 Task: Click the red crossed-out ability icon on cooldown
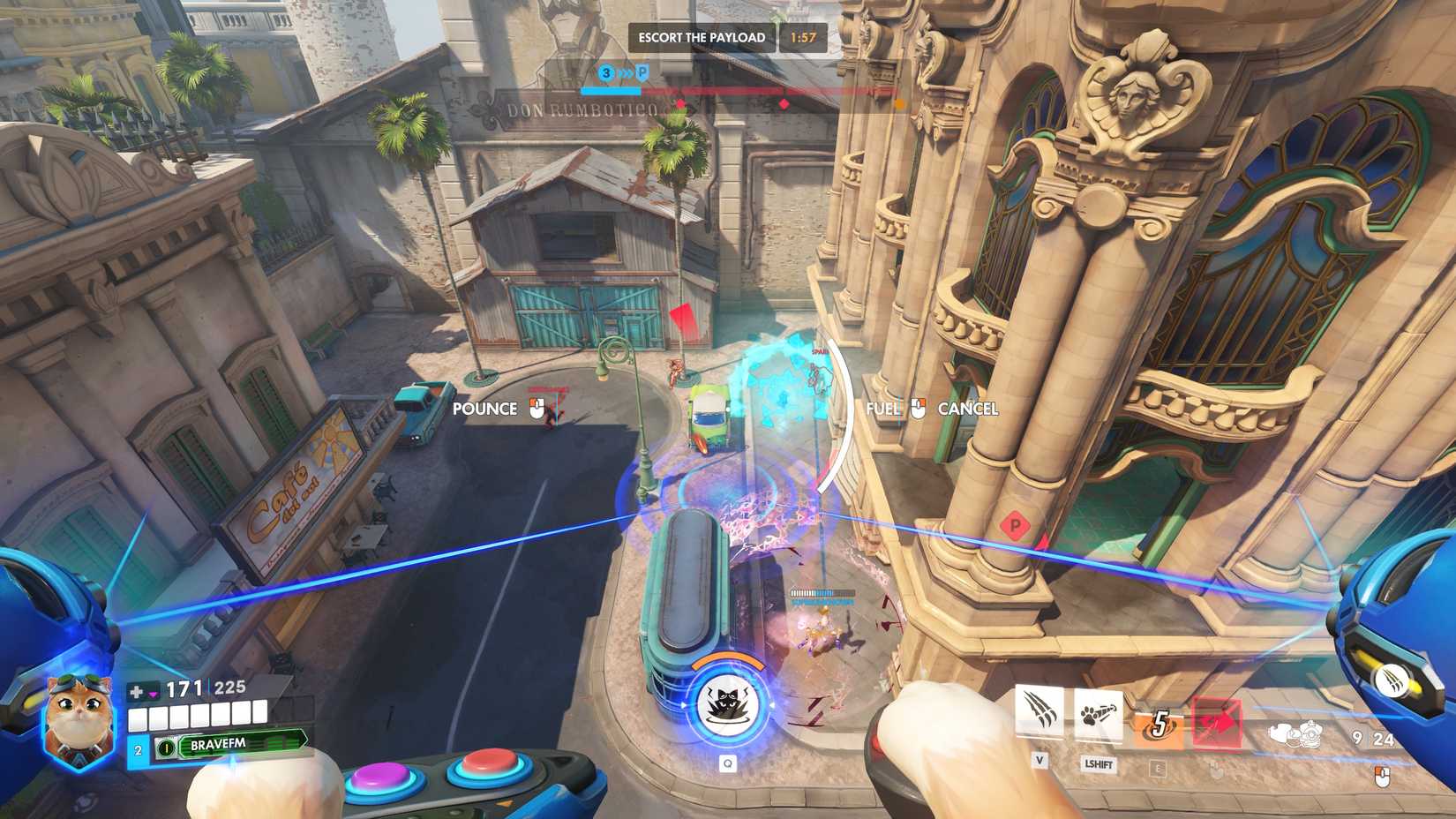pyautogui.click(x=1217, y=722)
